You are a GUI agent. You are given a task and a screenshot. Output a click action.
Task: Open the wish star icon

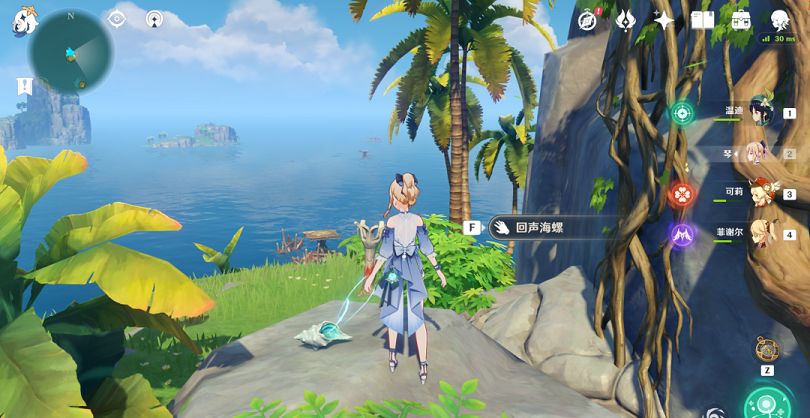pyautogui.click(x=663, y=19)
